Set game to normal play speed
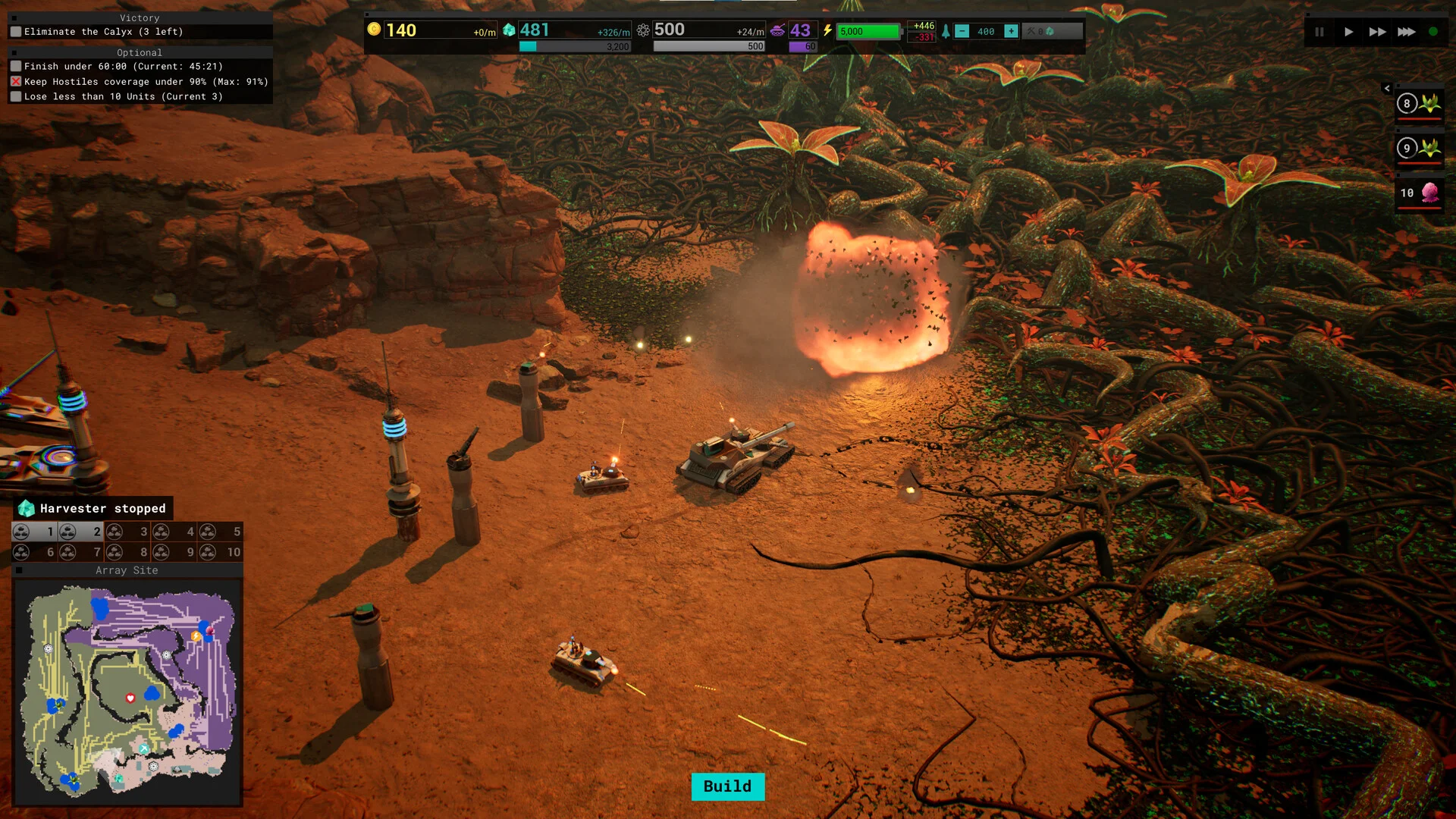 [x=1348, y=32]
